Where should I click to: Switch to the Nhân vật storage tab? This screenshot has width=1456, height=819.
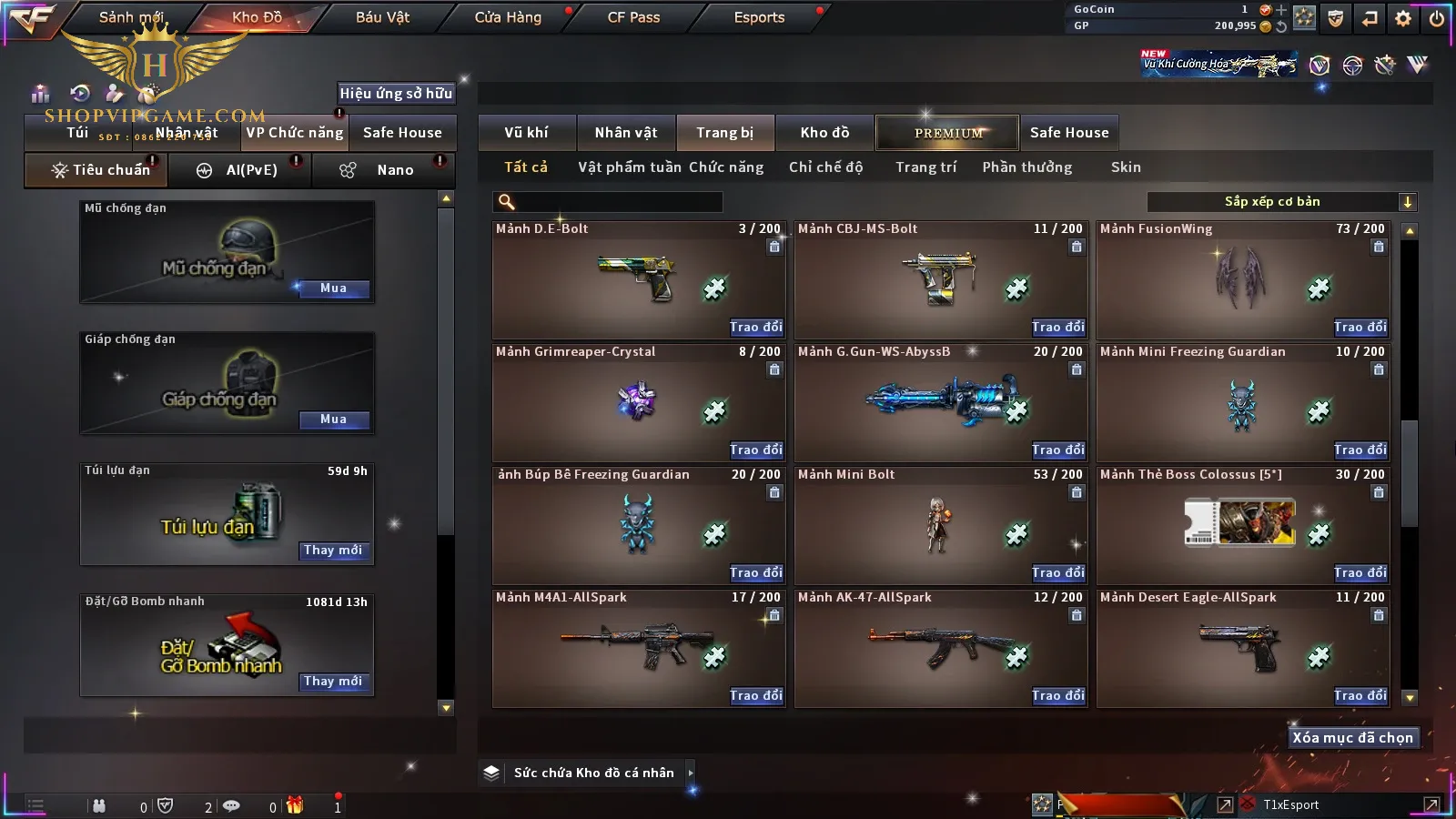625,133
